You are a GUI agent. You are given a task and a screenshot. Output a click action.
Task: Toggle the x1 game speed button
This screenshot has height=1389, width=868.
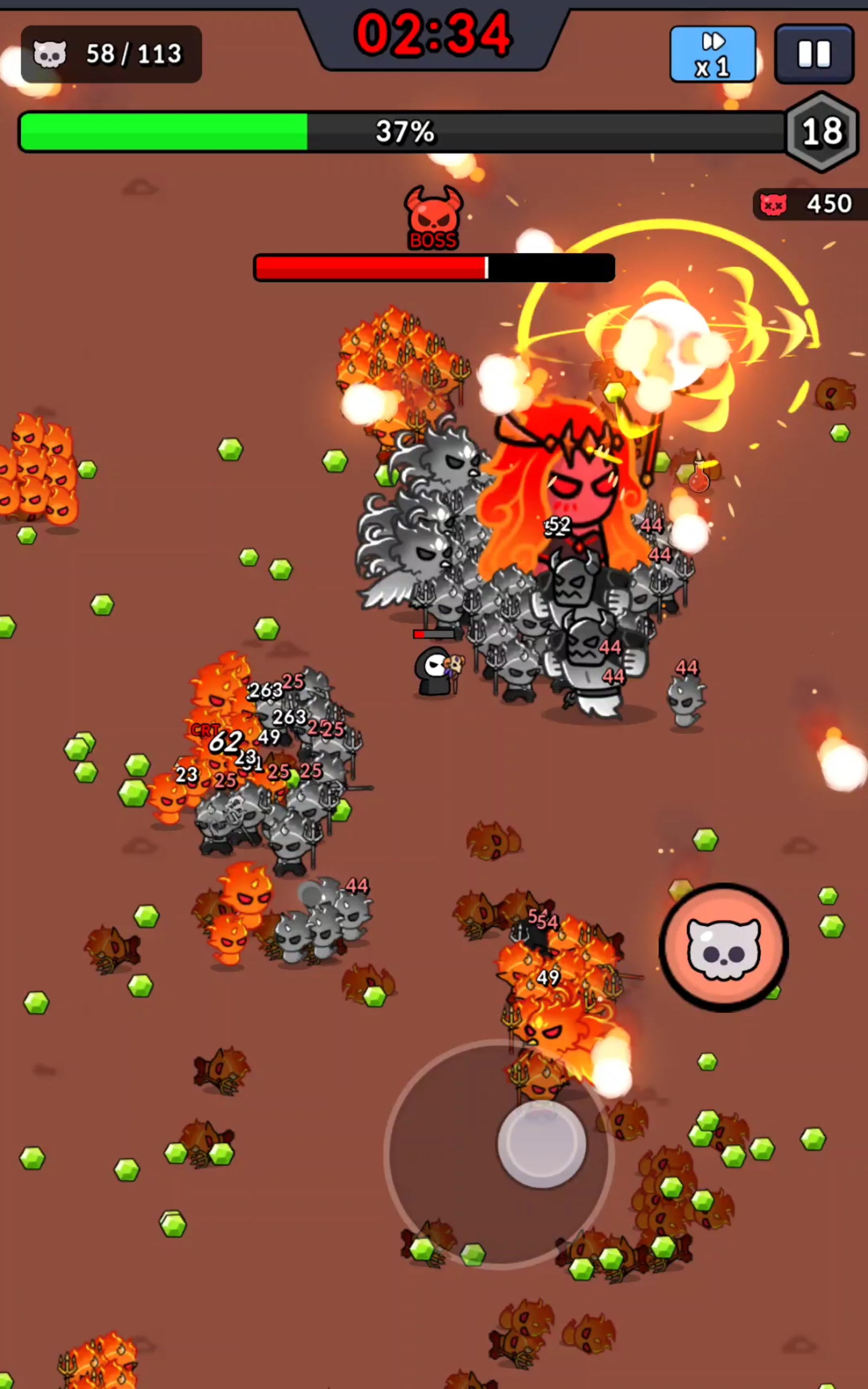(712, 54)
